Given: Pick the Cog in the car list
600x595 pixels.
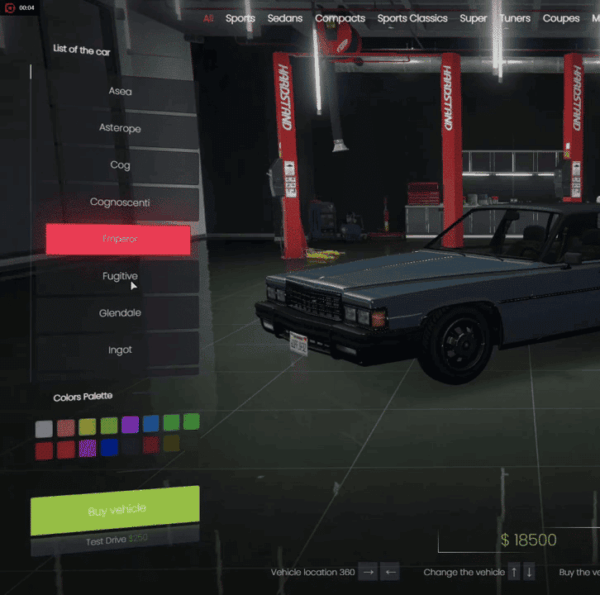Looking at the screenshot, I should click(120, 165).
